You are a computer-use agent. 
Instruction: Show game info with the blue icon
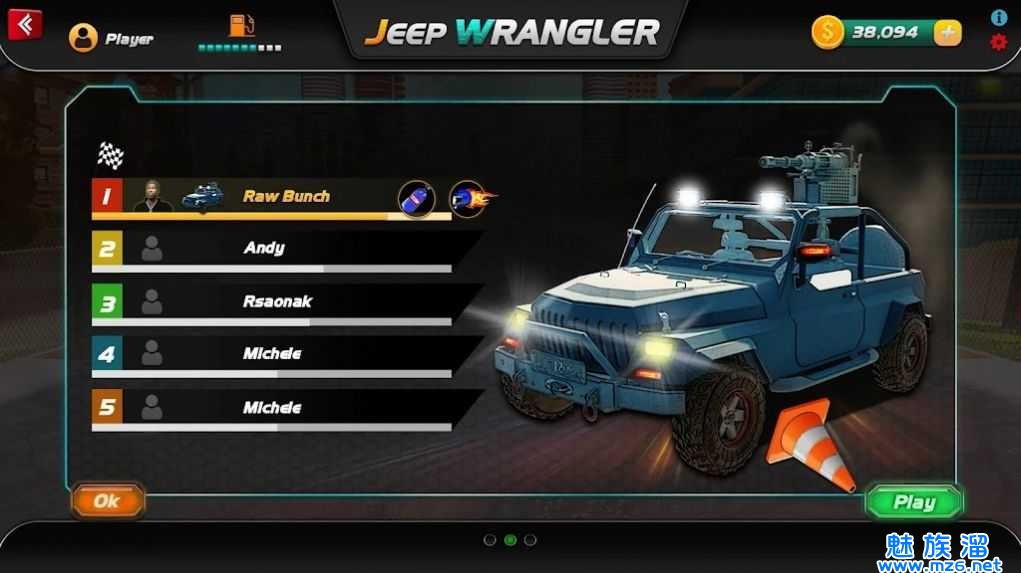click(998, 18)
